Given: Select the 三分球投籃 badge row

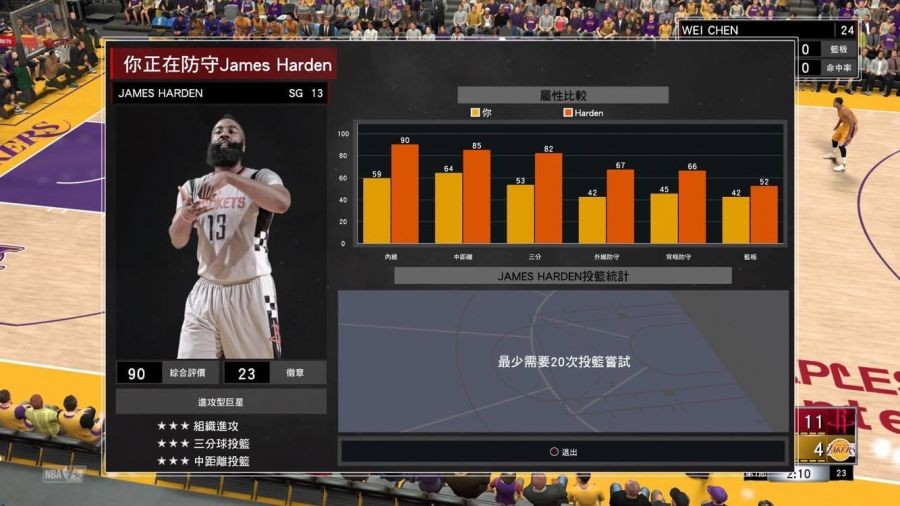Looking at the screenshot, I should point(204,444).
